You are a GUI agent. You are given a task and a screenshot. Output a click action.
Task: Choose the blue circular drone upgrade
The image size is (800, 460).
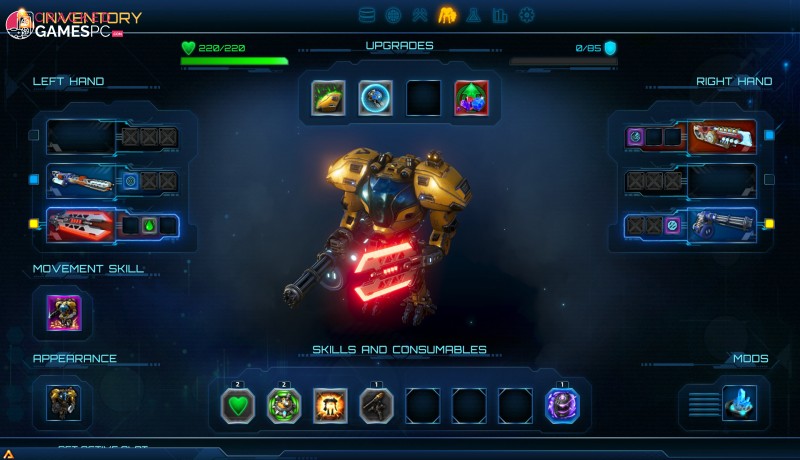(x=376, y=98)
